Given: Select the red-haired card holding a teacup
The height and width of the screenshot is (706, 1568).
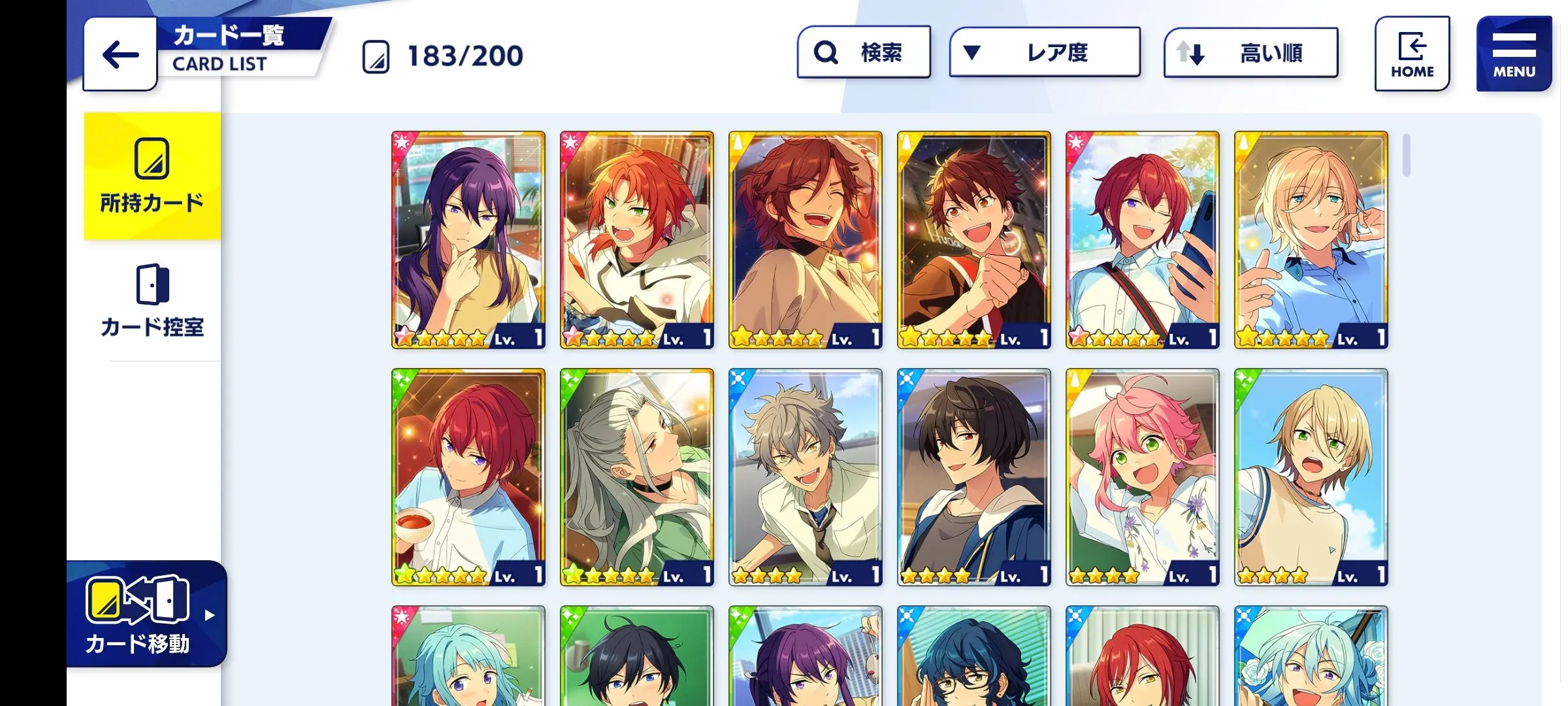Looking at the screenshot, I should [468, 477].
